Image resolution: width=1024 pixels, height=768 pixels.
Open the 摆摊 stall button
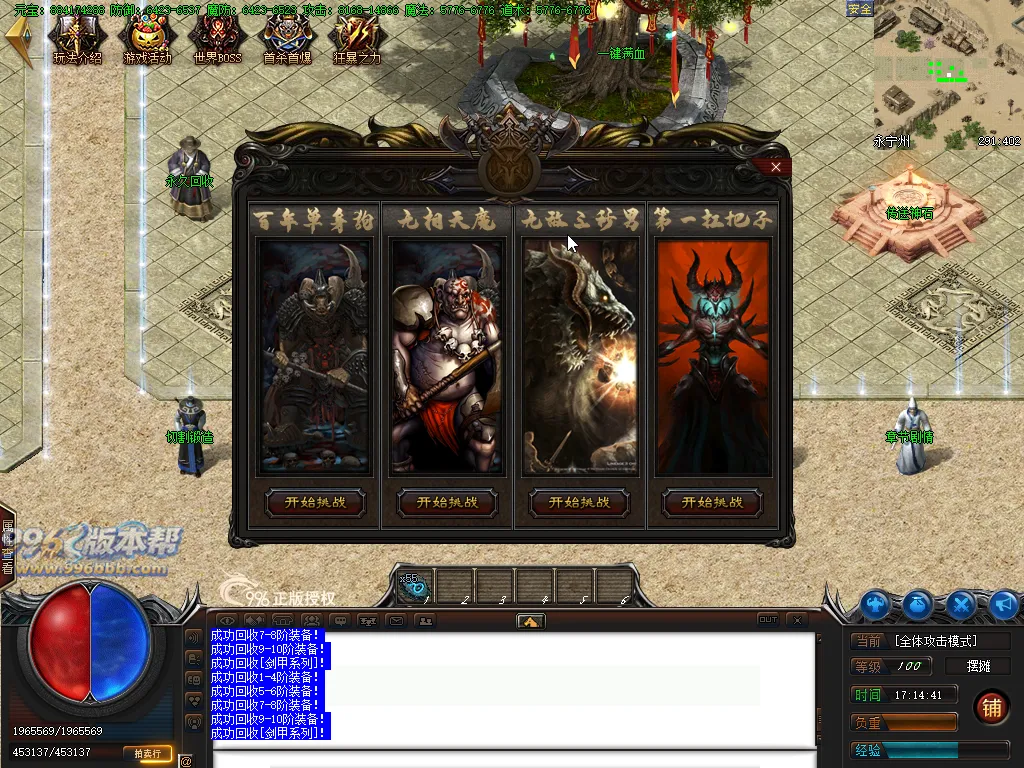tap(978, 666)
